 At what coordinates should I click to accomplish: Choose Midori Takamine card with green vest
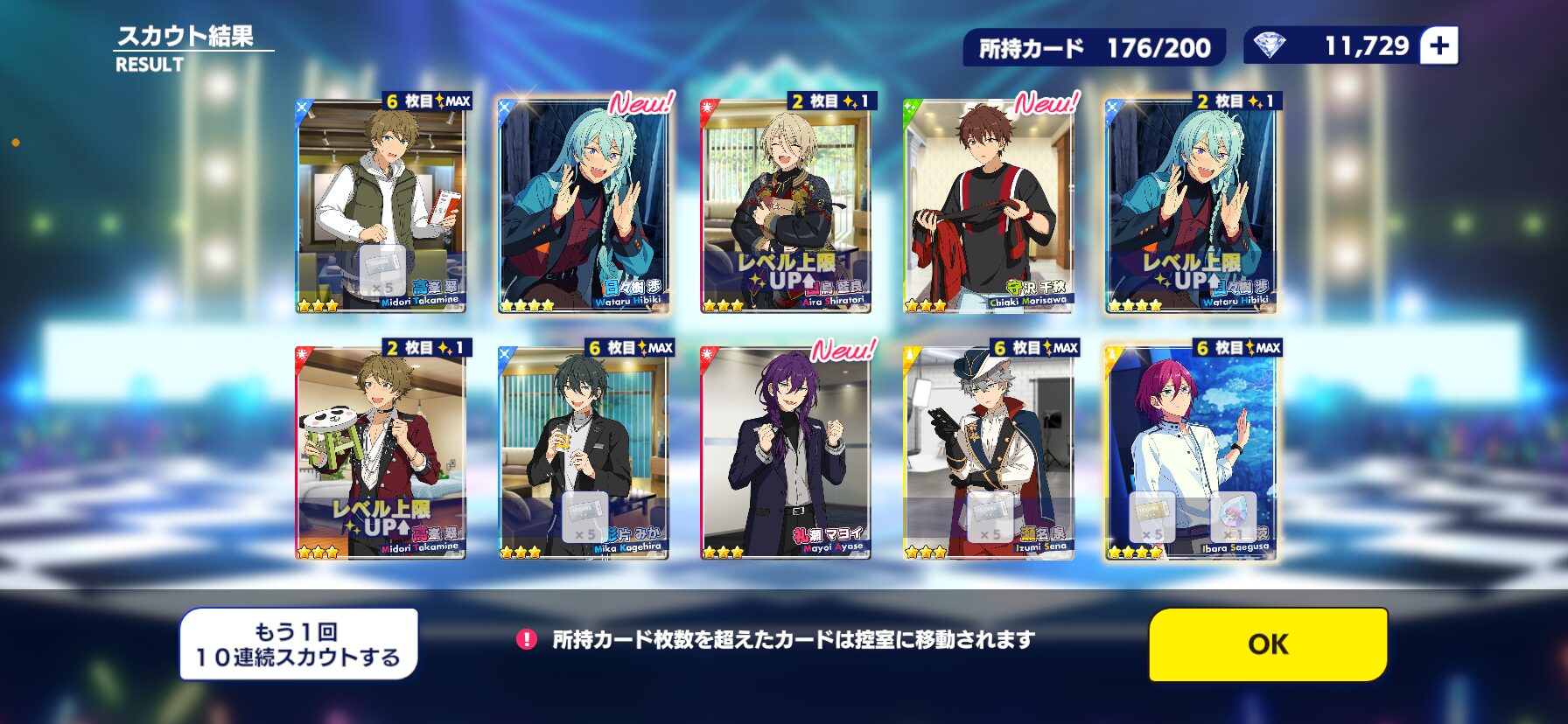click(x=381, y=205)
